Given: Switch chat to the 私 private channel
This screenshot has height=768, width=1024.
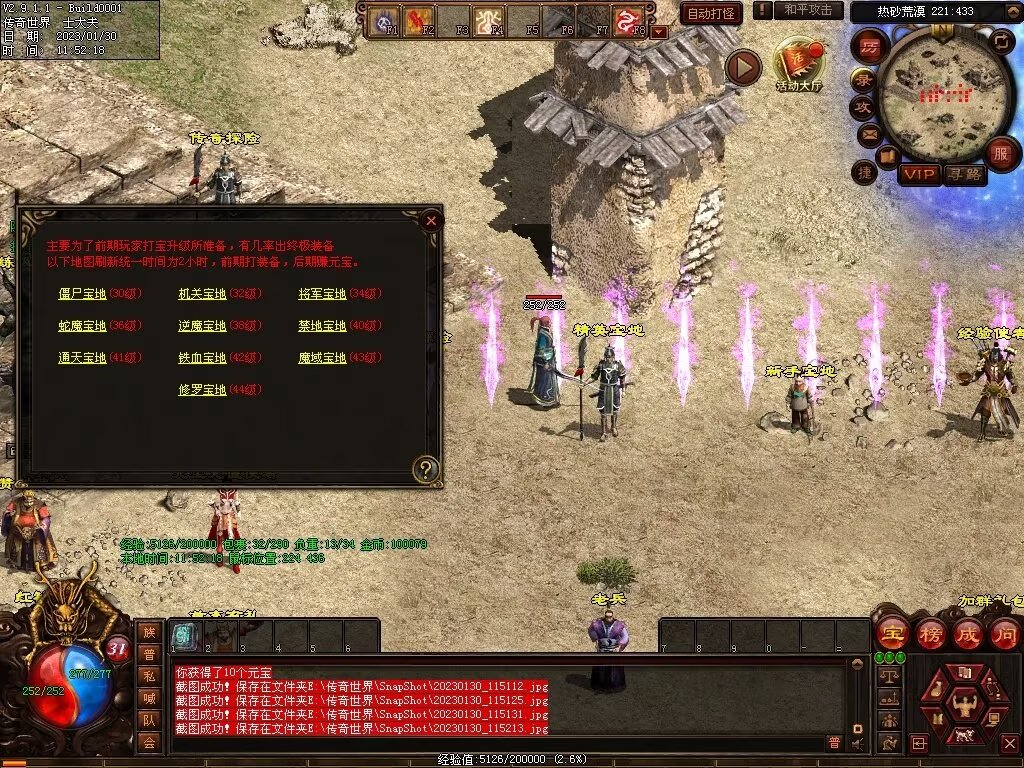Looking at the screenshot, I should [x=149, y=676].
